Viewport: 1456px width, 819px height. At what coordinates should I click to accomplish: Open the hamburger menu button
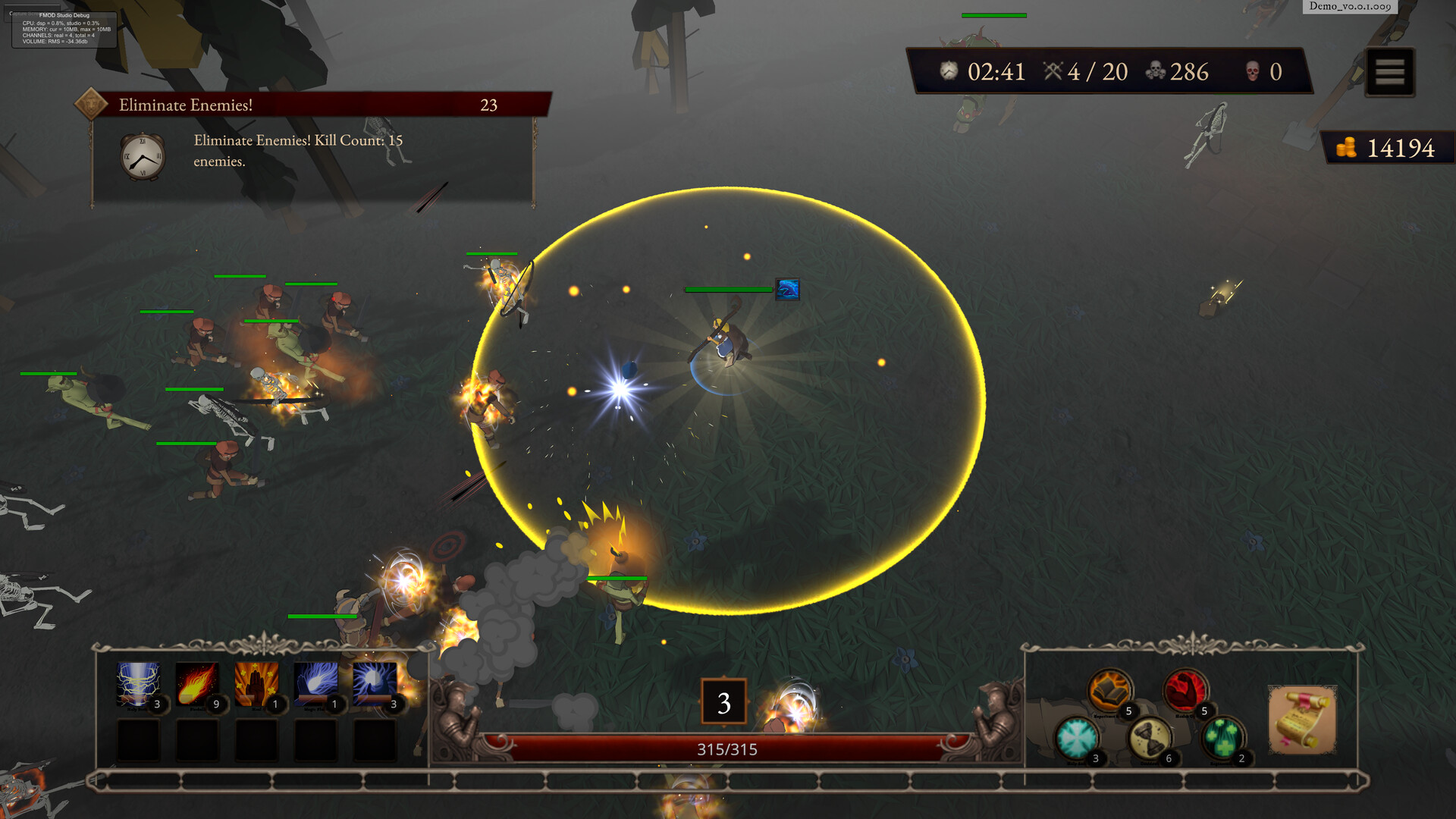click(1389, 72)
